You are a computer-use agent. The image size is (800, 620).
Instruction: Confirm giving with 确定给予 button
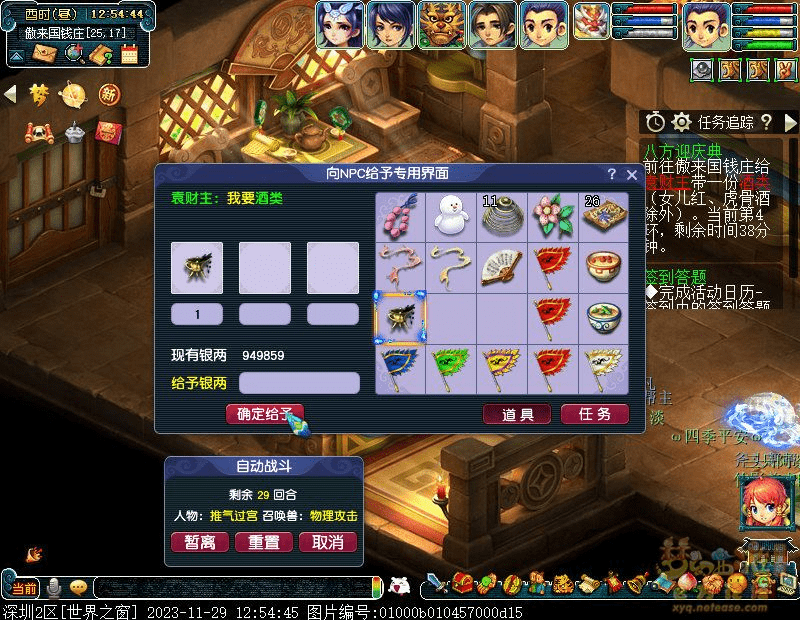point(264,414)
